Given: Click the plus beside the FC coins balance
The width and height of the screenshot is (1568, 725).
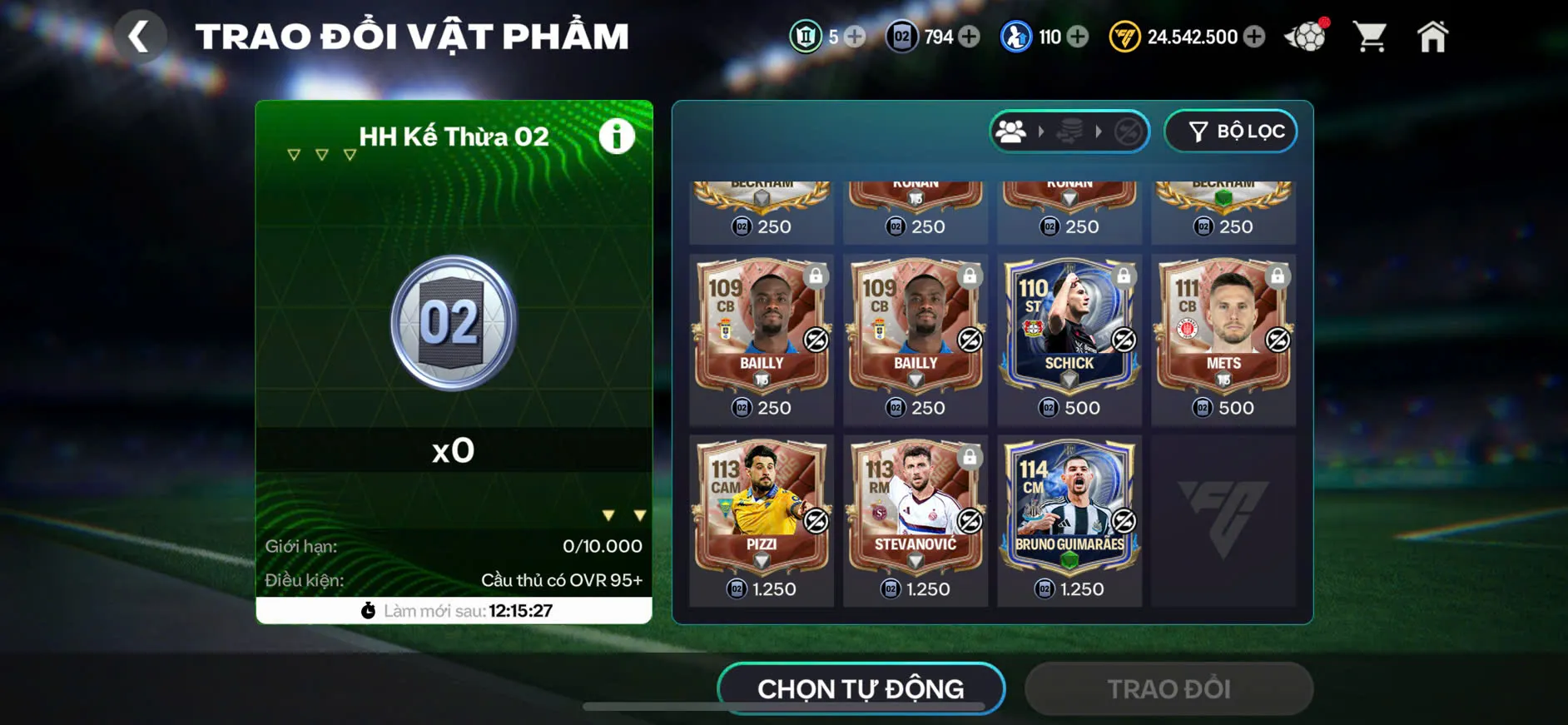Looking at the screenshot, I should [x=1256, y=37].
